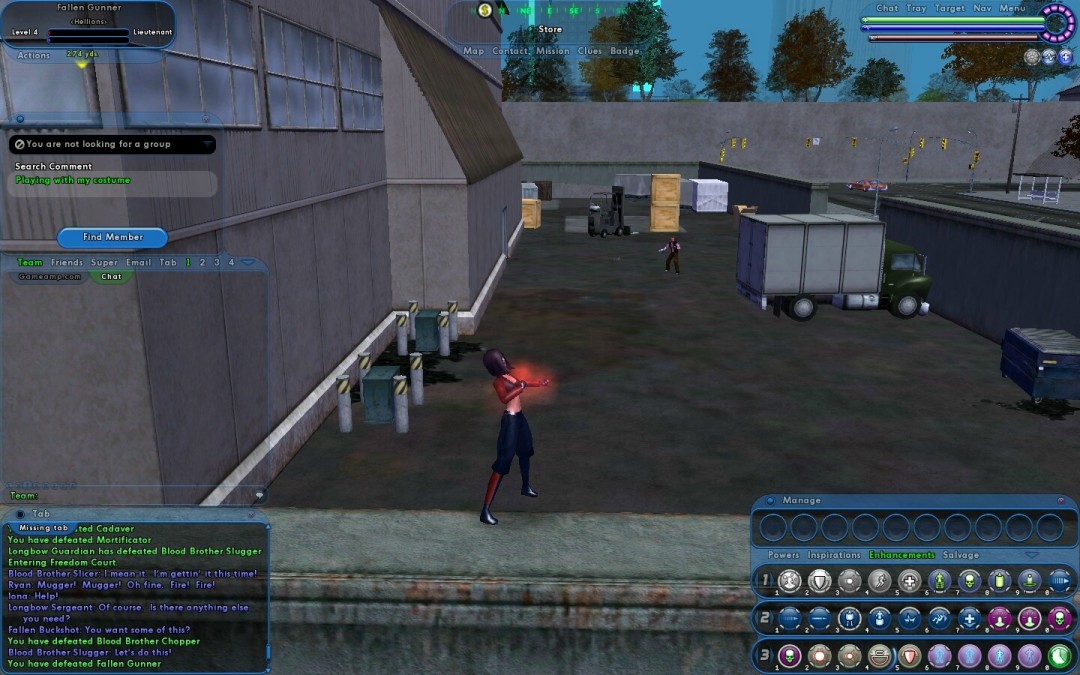
Task: Select the Powers tab
Action: [784, 555]
